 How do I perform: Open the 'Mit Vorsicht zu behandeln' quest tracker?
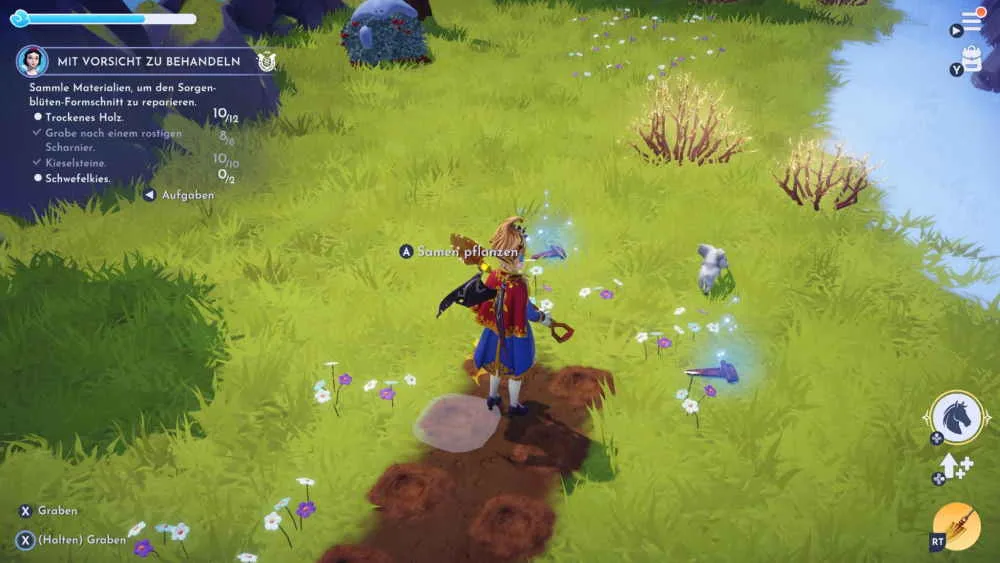click(x=148, y=61)
